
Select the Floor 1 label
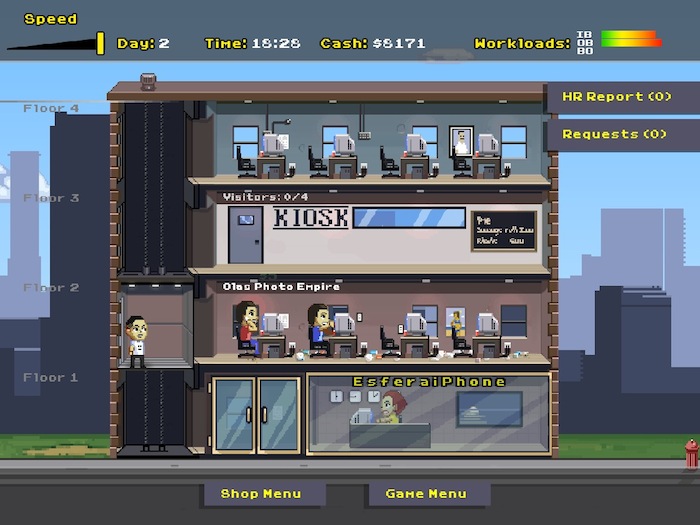(51, 378)
